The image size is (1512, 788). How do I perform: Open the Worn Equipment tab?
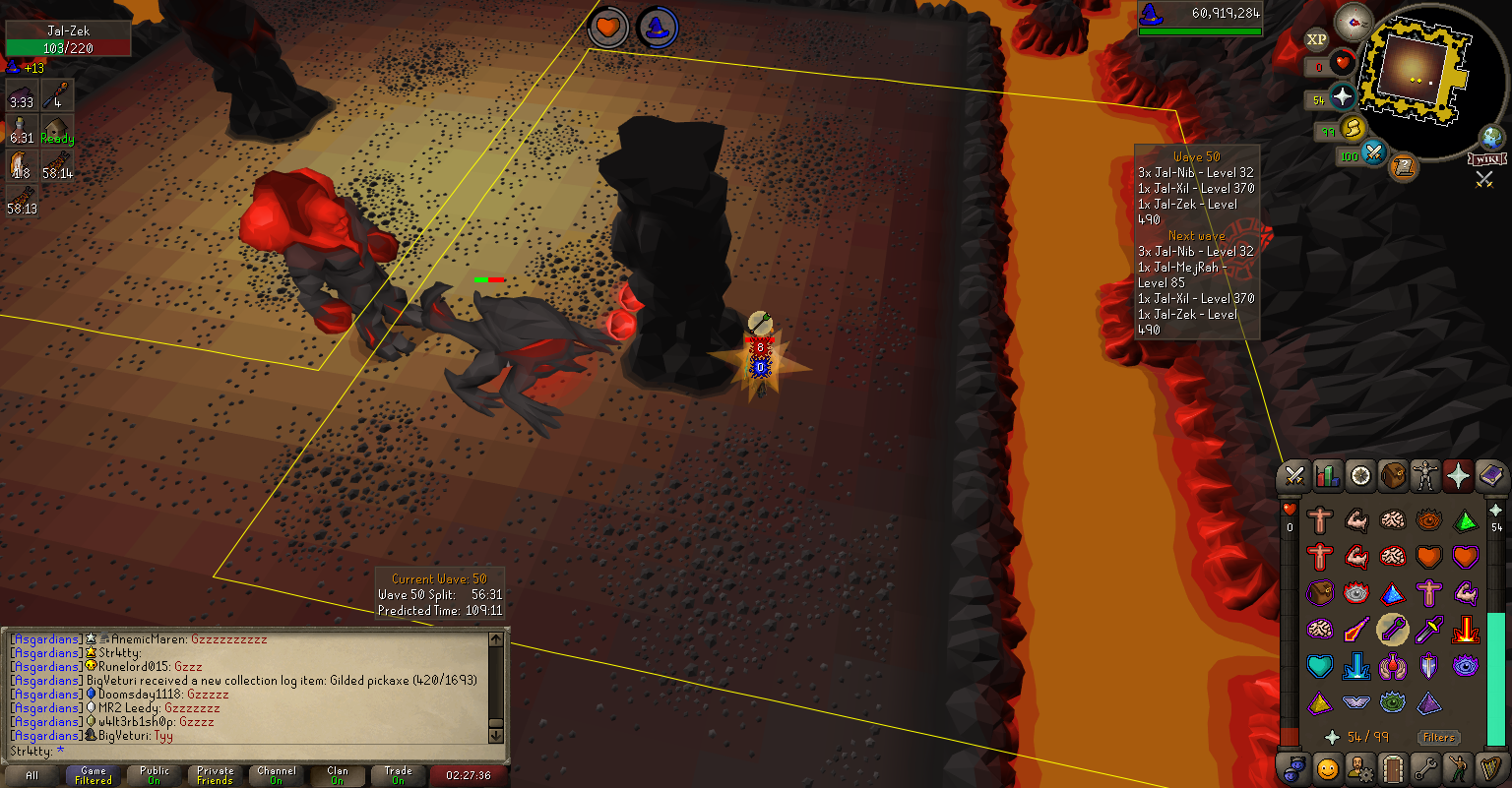click(1425, 477)
